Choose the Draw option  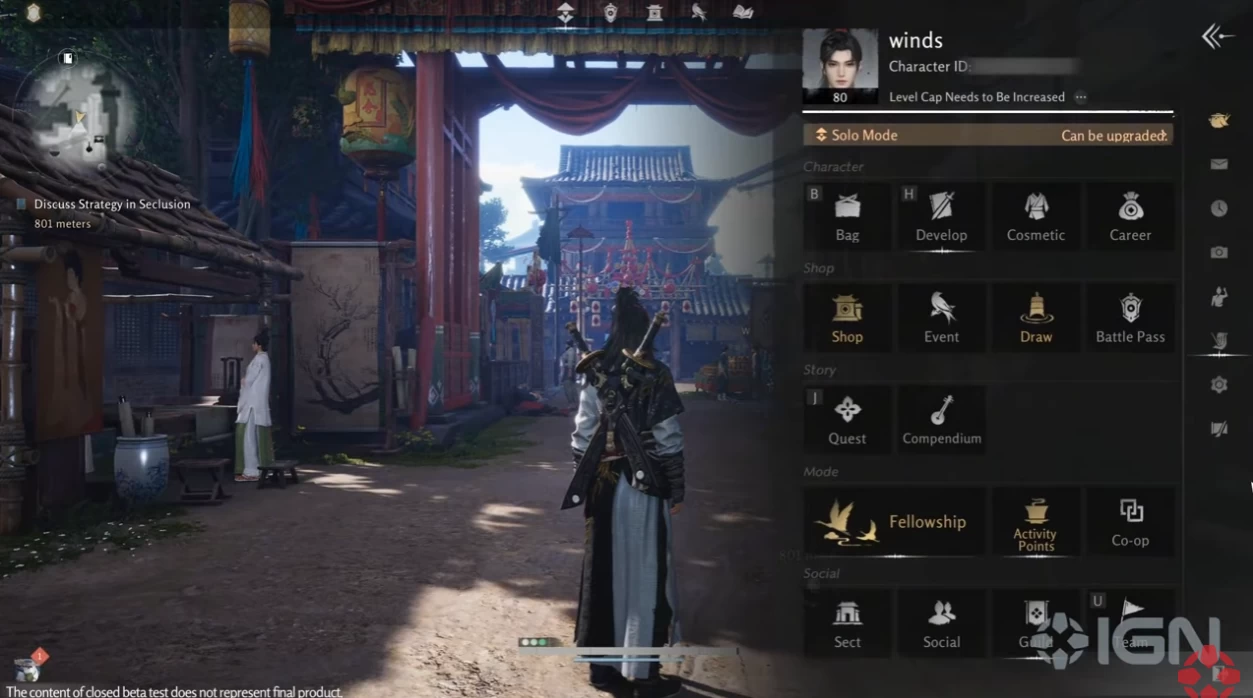pos(1035,318)
